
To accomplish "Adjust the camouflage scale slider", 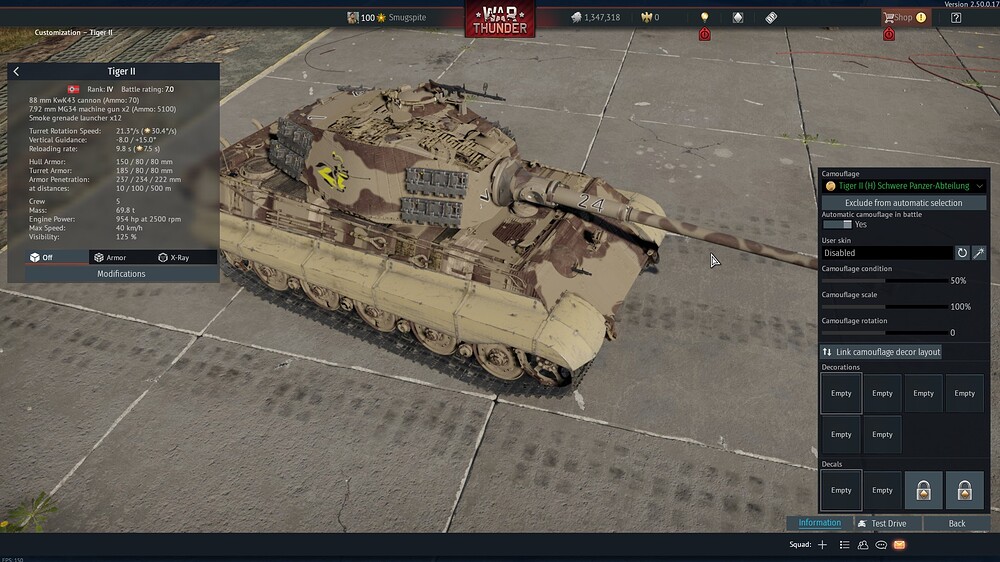I will (x=885, y=307).
